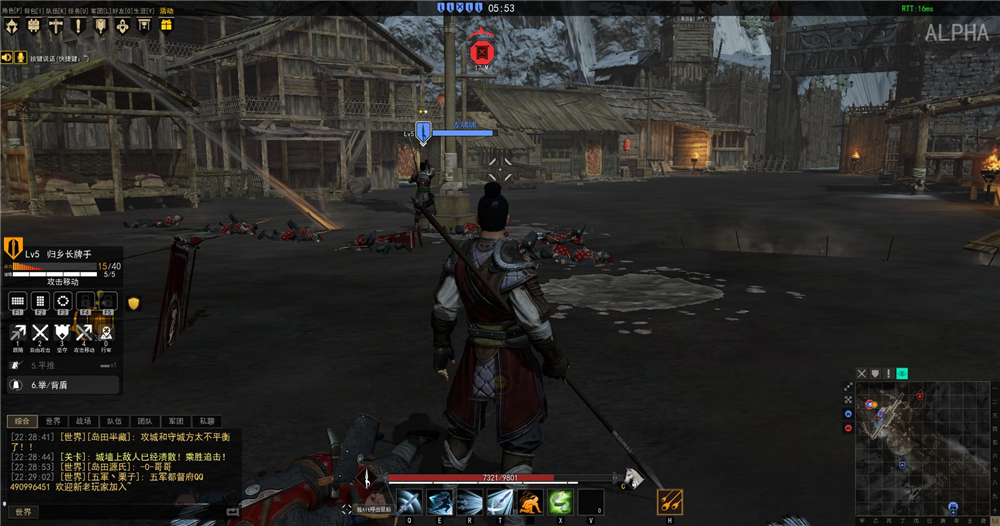Open the quest (任务) exclamation mark icon
This screenshot has width=1000, height=526.
tap(78, 25)
